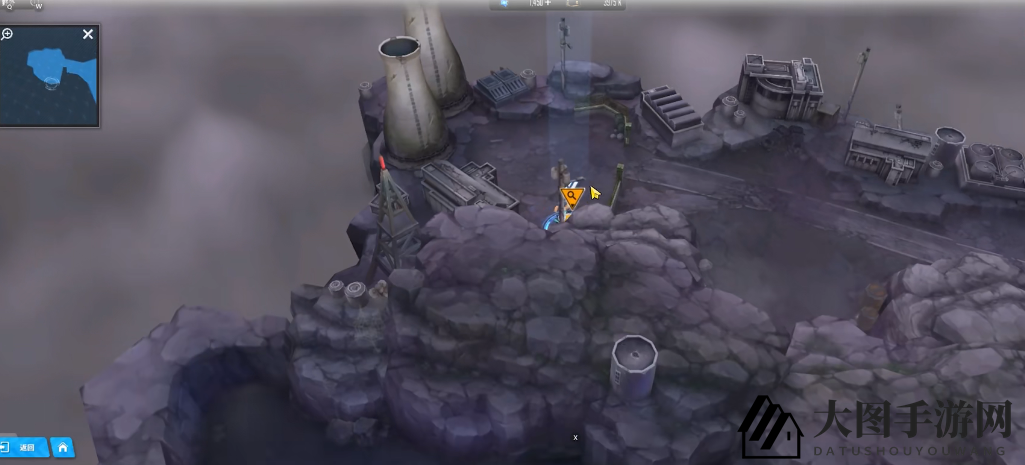Zoom in the minimap with magnifier icon
Viewport: 1025px width, 465px height.
click(x=7, y=35)
